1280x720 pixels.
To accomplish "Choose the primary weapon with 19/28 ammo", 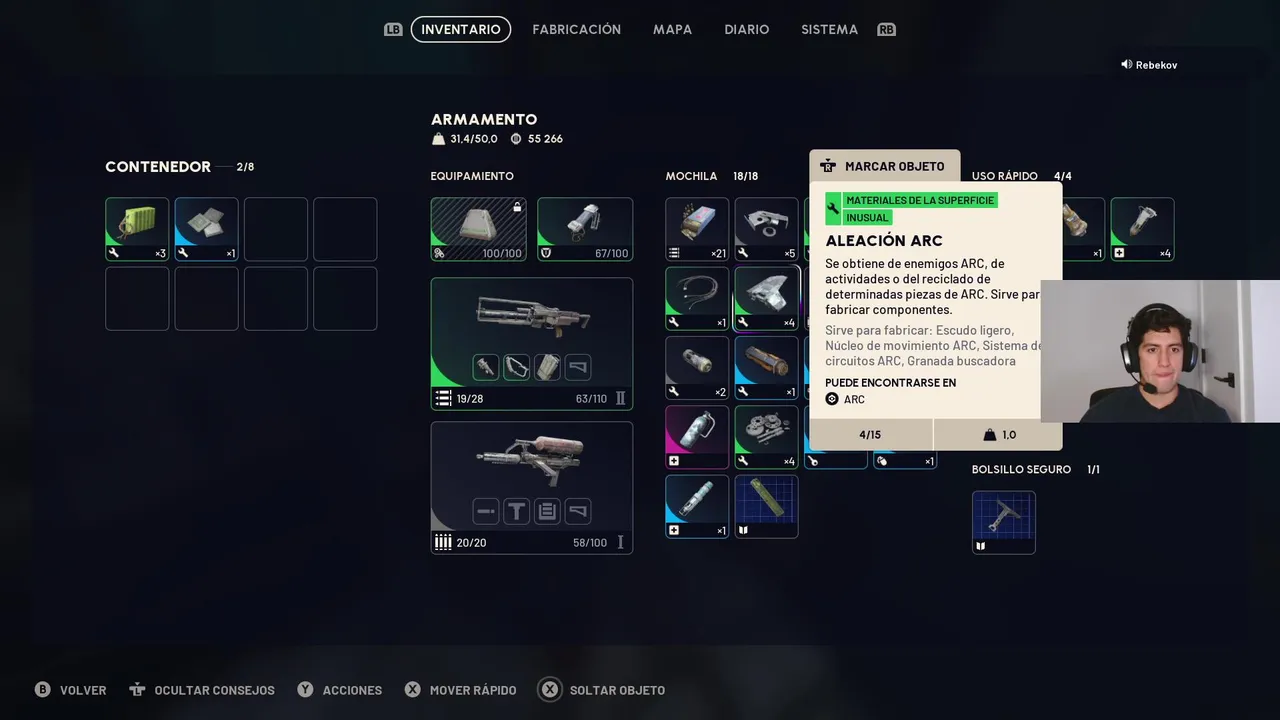I will click(x=531, y=343).
